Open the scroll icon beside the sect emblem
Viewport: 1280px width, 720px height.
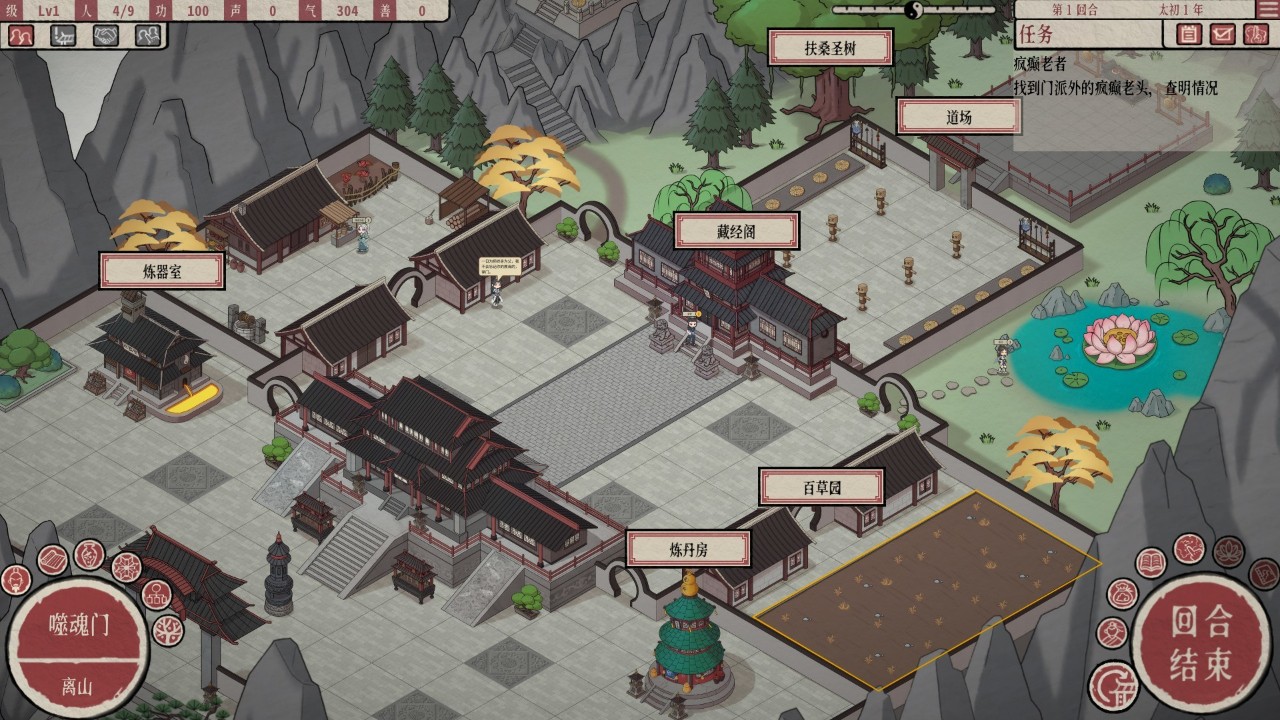point(54,558)
